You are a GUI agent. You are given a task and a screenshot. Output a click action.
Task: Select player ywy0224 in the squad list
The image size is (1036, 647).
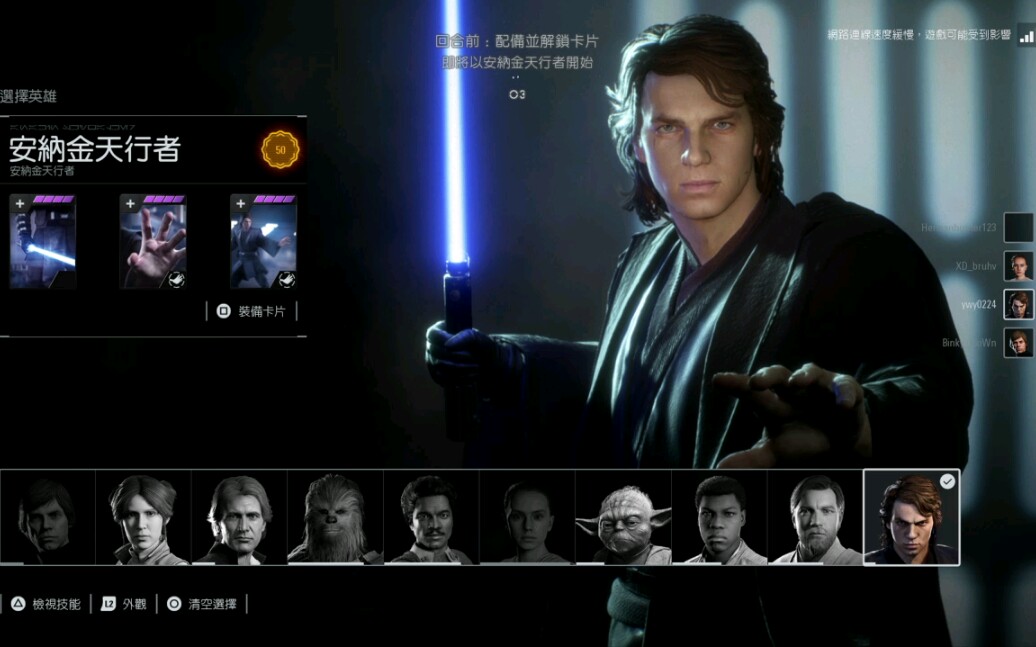[1018, 304]
